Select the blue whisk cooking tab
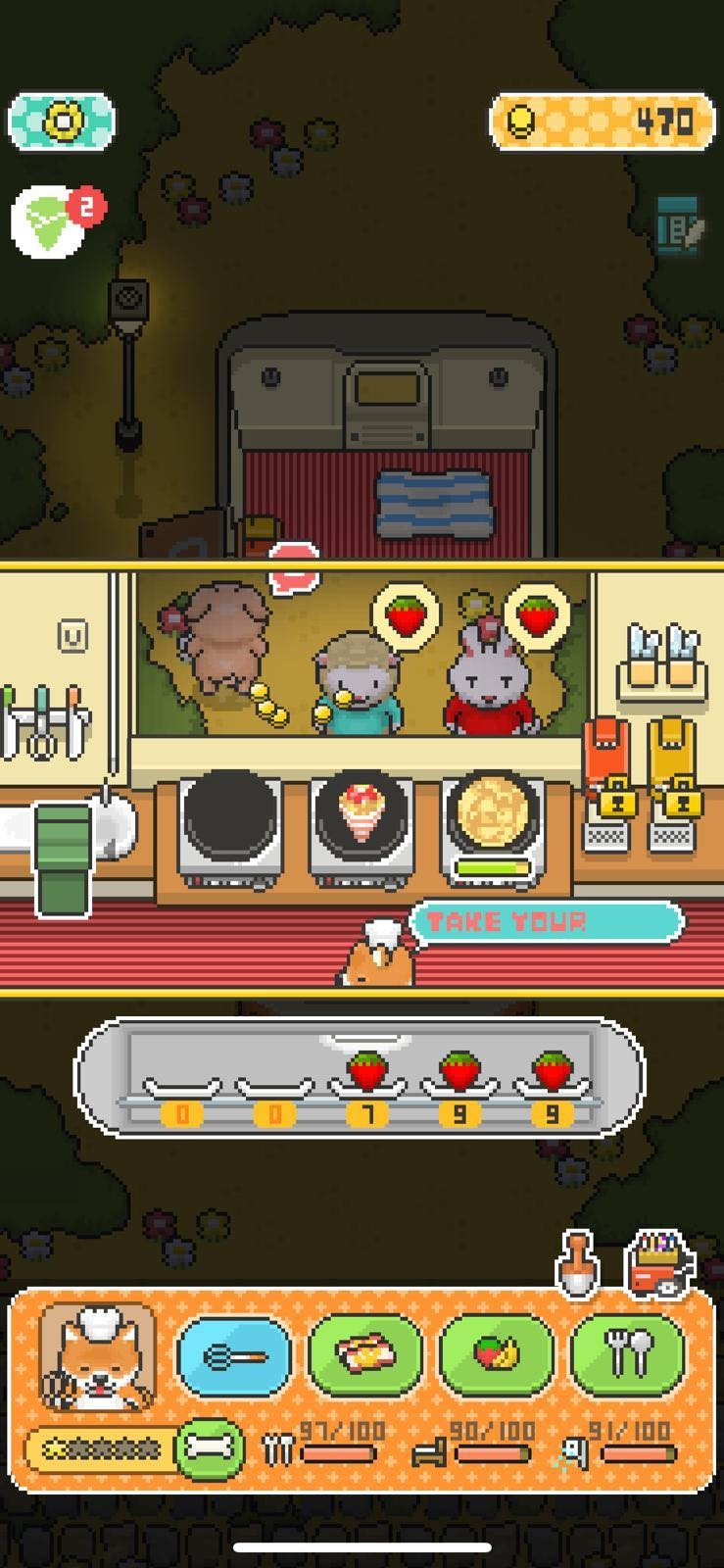 point(234,1356)
